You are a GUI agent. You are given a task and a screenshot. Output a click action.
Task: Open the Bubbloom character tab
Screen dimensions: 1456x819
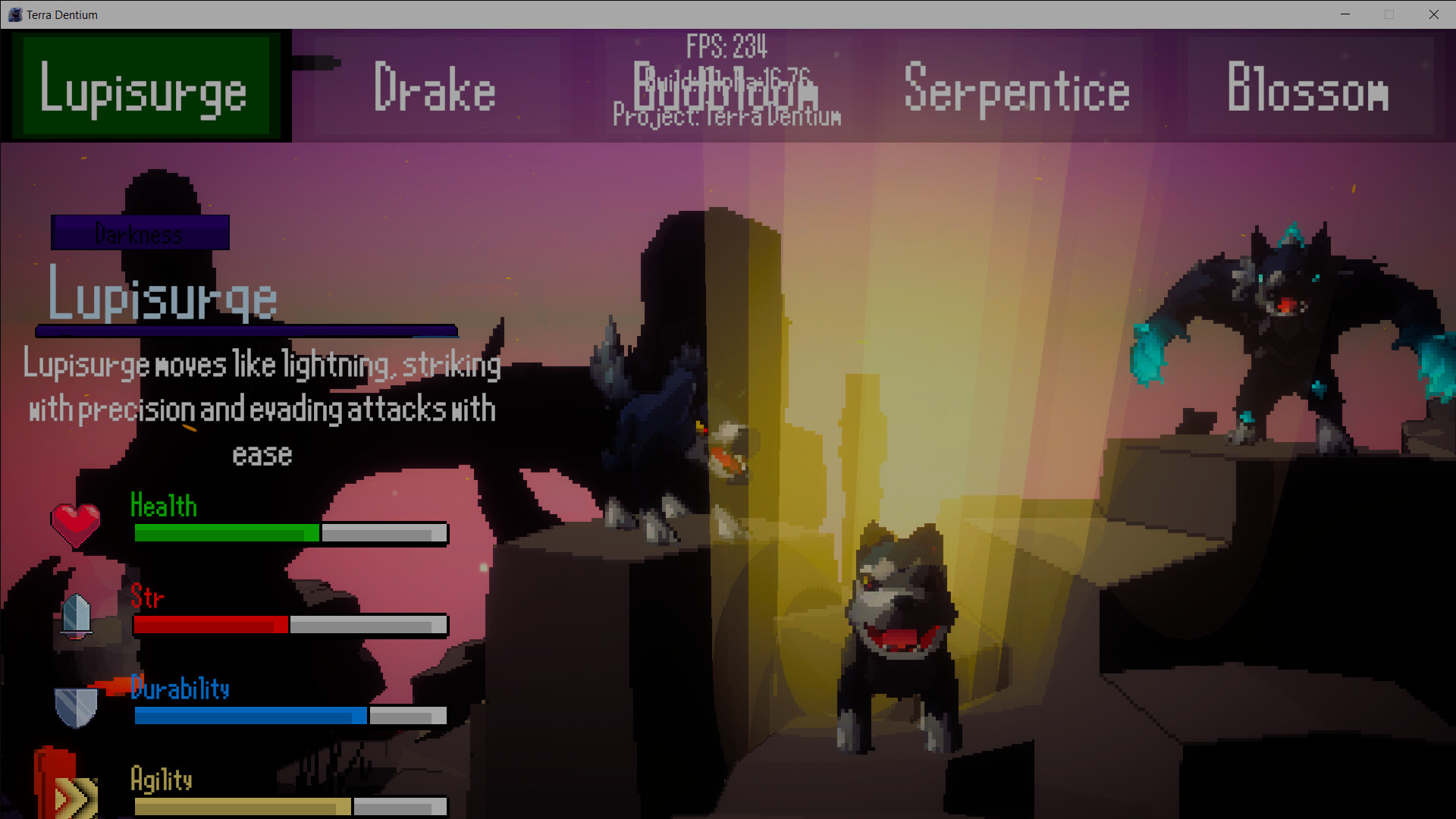[x=728, y=93]
